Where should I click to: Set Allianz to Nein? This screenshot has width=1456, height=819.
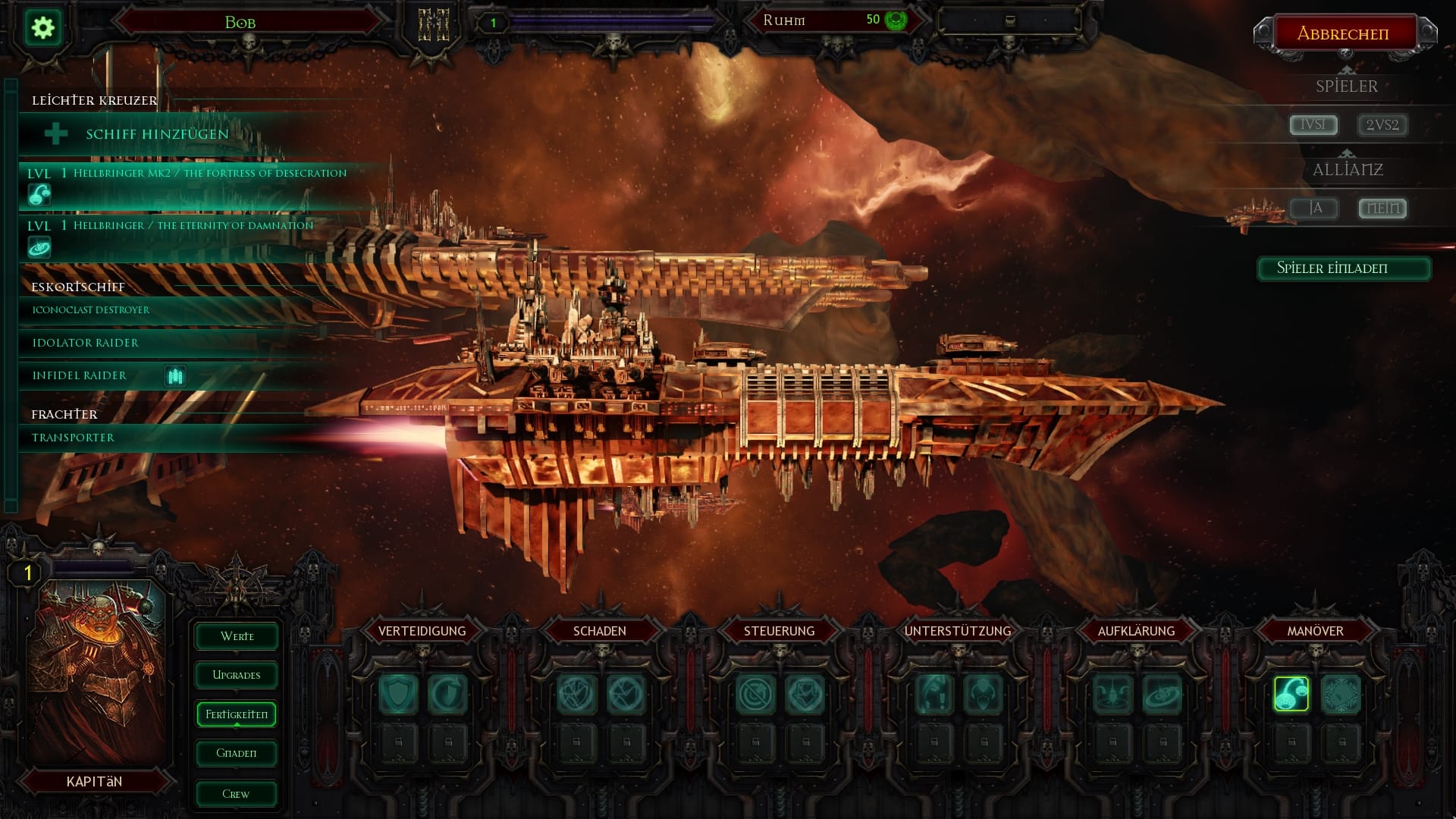tap(1382, 208)
